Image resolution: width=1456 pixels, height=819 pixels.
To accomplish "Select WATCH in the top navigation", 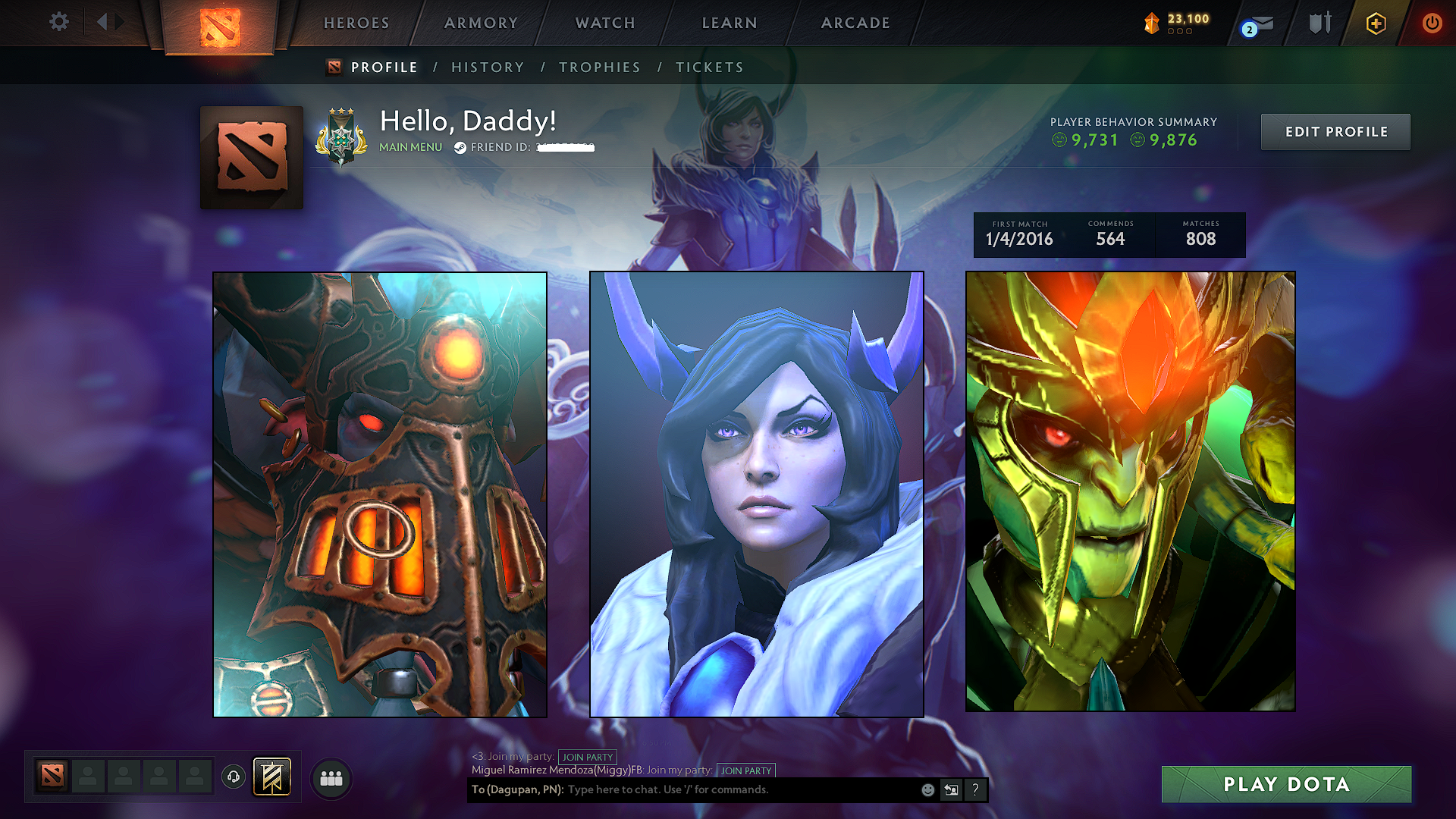I will point(604,24).
